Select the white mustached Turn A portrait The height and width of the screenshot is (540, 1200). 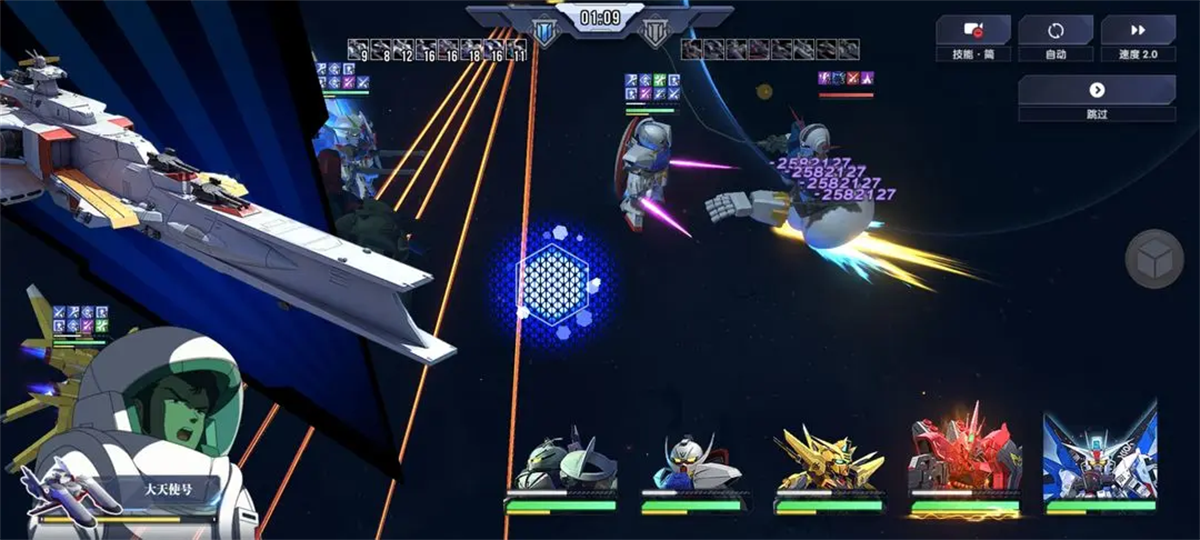coord(695,465)
